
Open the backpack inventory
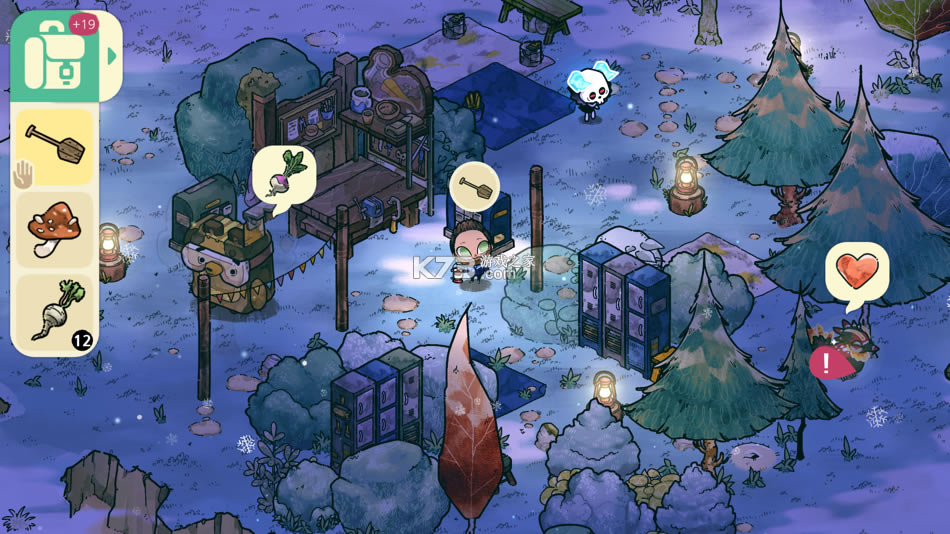54,57
